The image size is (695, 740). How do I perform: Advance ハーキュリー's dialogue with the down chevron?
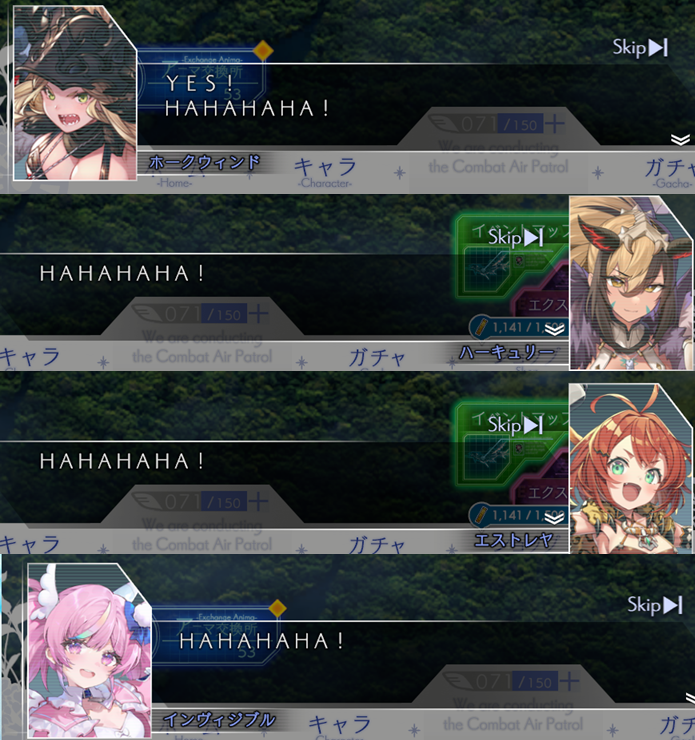(x=555, y=329)
